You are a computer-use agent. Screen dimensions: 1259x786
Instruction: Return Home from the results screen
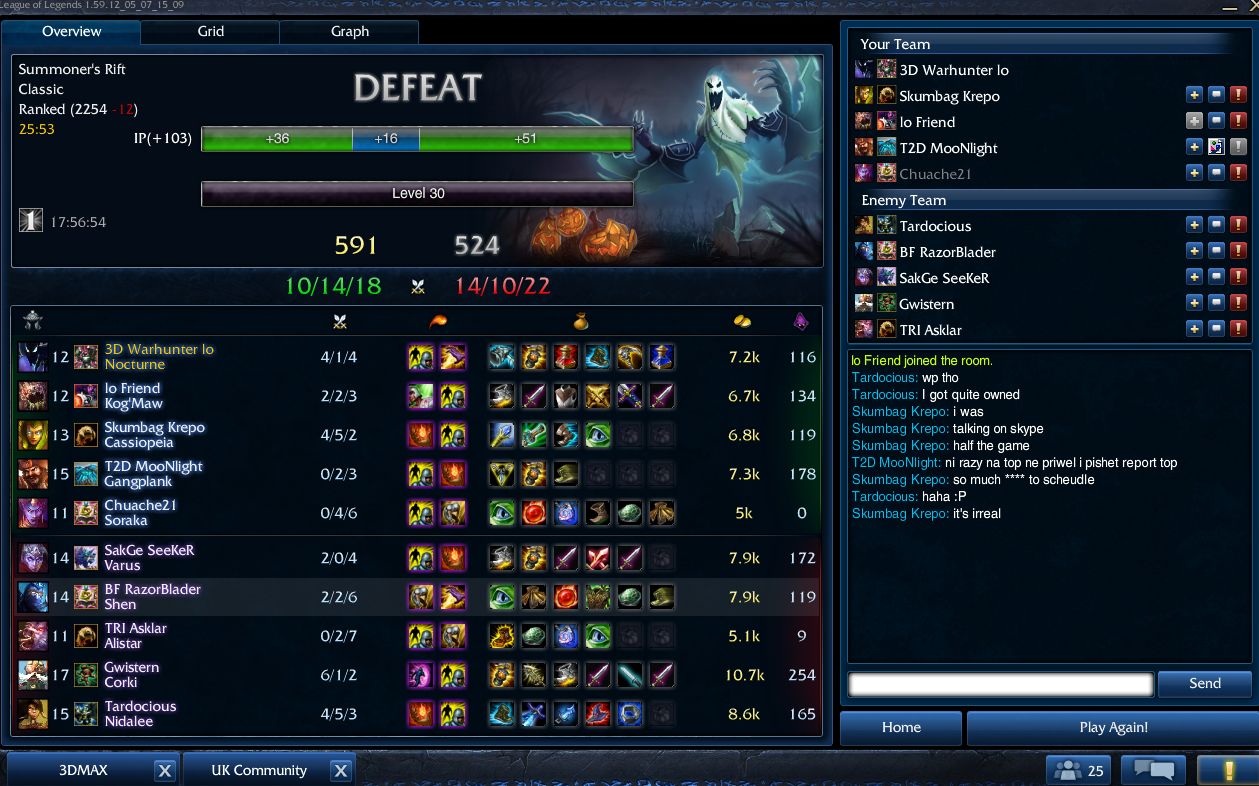901,728
